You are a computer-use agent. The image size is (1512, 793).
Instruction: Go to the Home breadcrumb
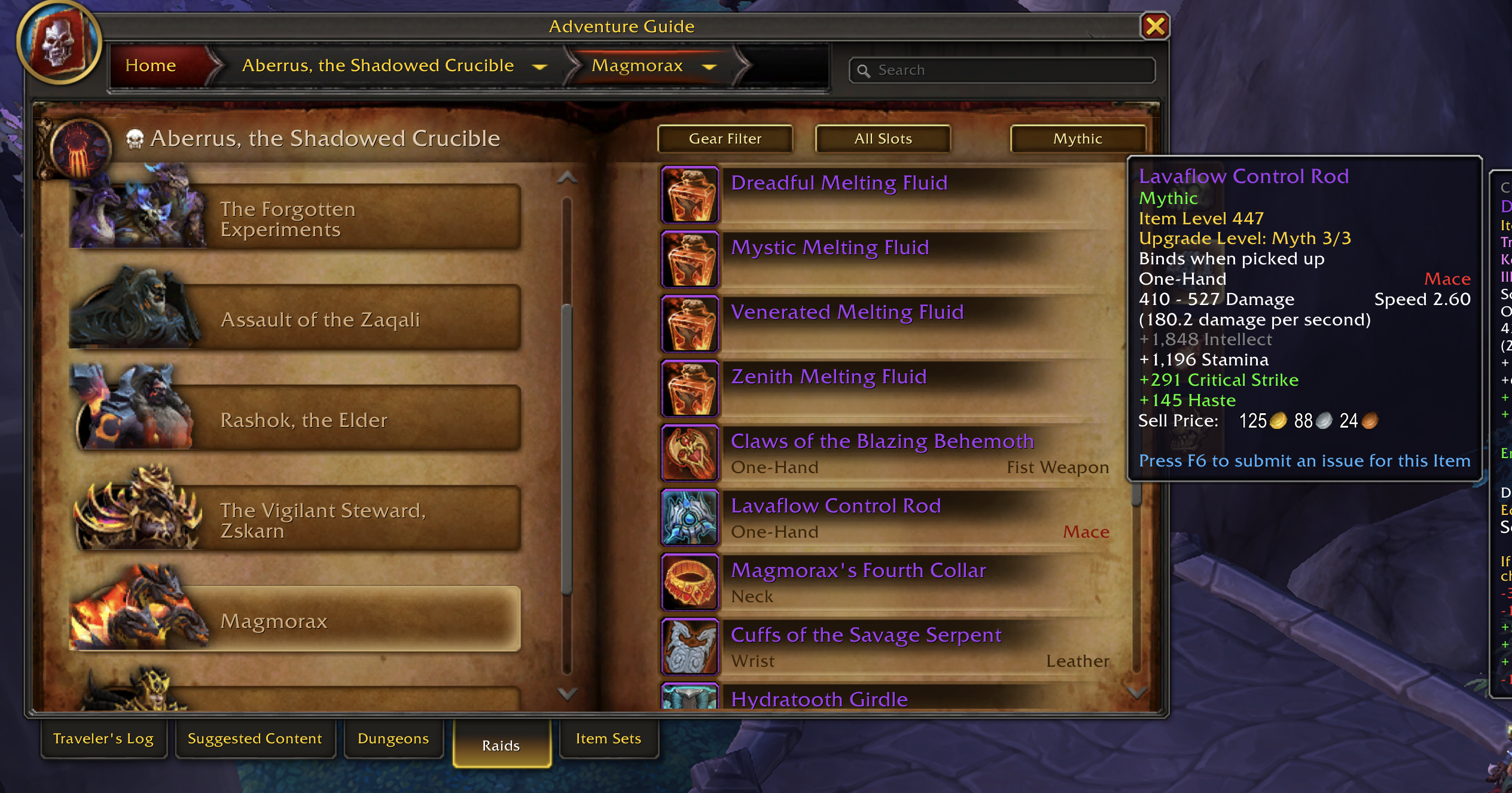[x=151, y=66]
